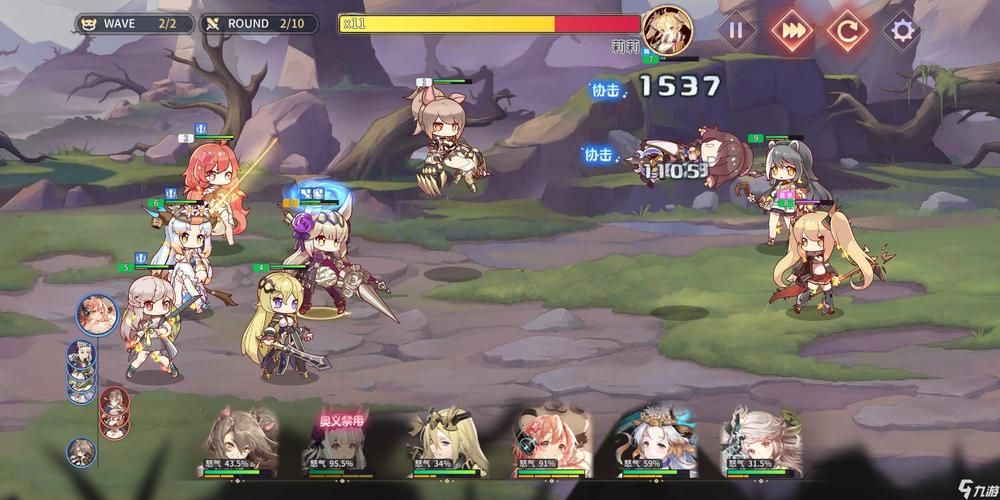Select the large pink-haired turn order portrait
The image size is (1000, 500).
point(97,313)
